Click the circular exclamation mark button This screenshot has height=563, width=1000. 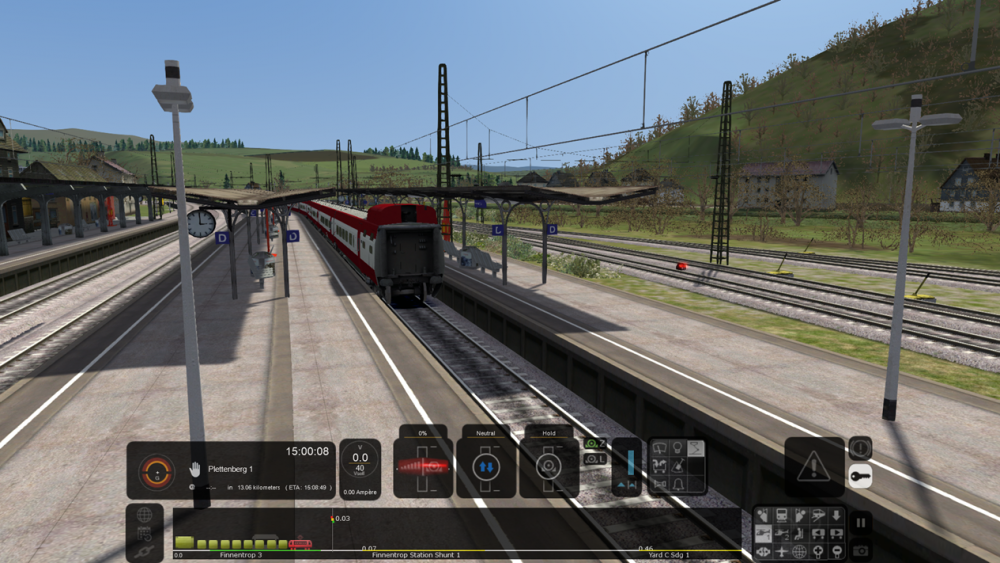pyautogui.click(x=860, y=448)
